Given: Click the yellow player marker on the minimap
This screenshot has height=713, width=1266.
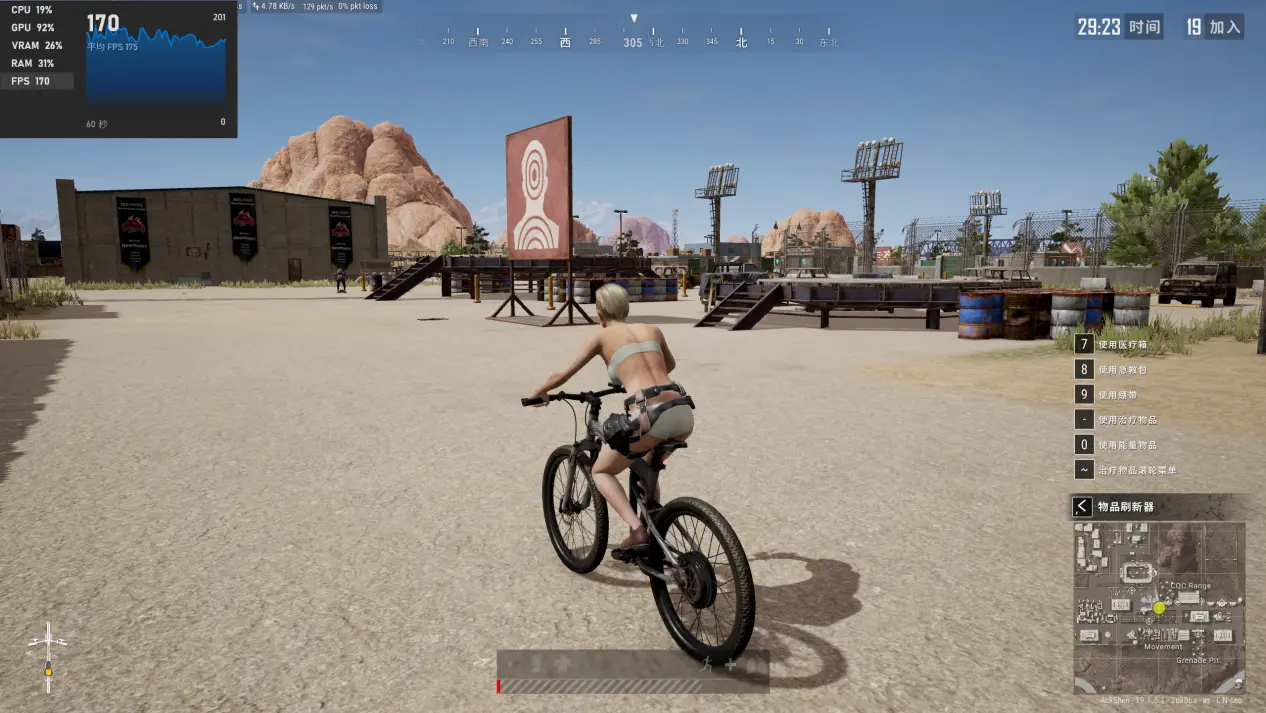Looking at the screenshot, I should click(1159, 607).
